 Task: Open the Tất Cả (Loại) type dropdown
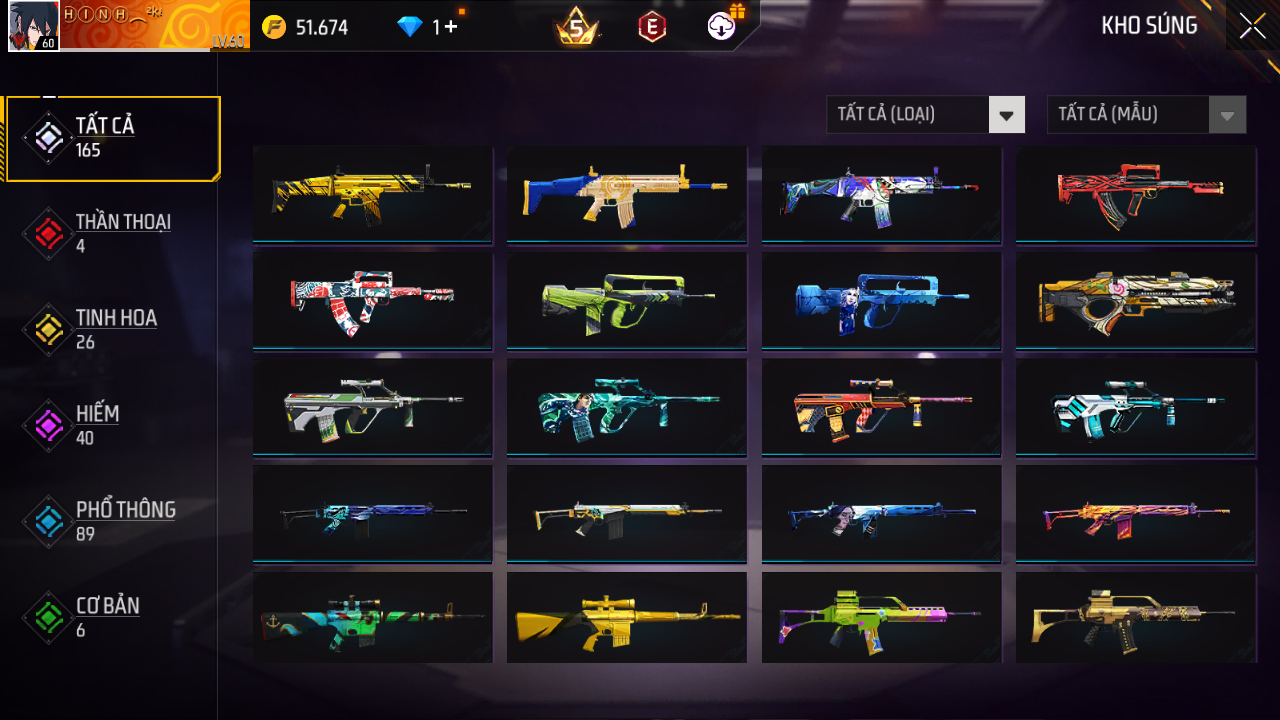tap(925, 114)
